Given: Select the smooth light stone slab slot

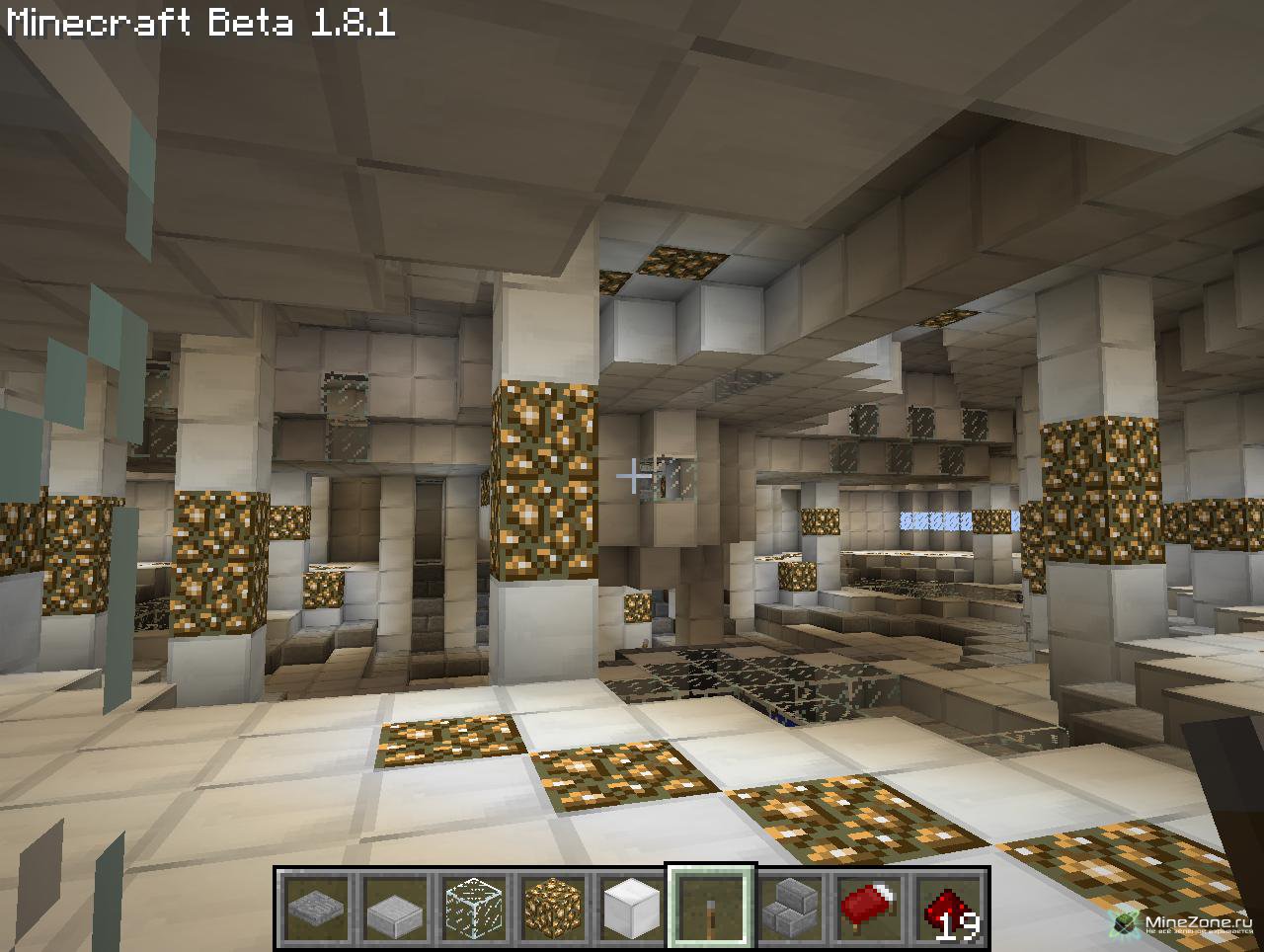Looking at the screenshot, I should pyautogui.click(x=395, y=907).
